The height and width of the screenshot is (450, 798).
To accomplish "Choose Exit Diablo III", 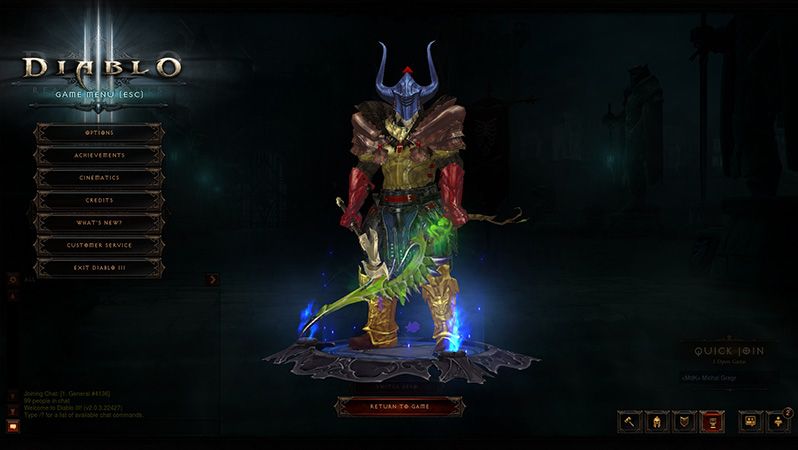I will pos(99,267).
